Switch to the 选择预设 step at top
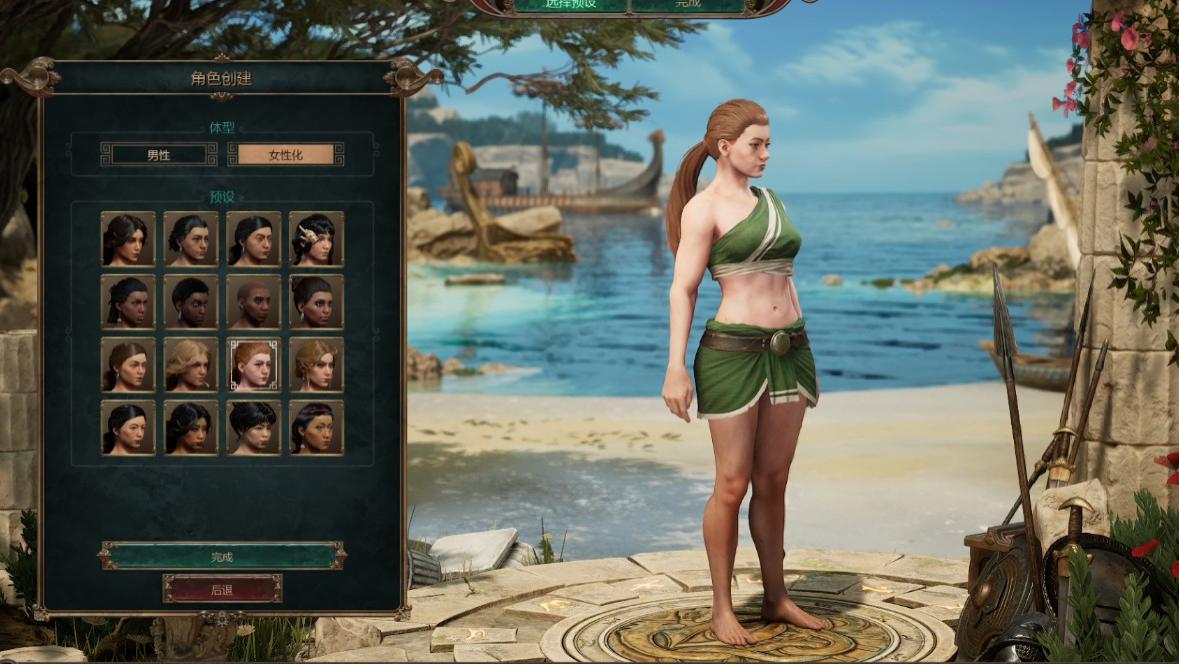The width and height of the screenshot is (1179, 664). tap(571, 4)
